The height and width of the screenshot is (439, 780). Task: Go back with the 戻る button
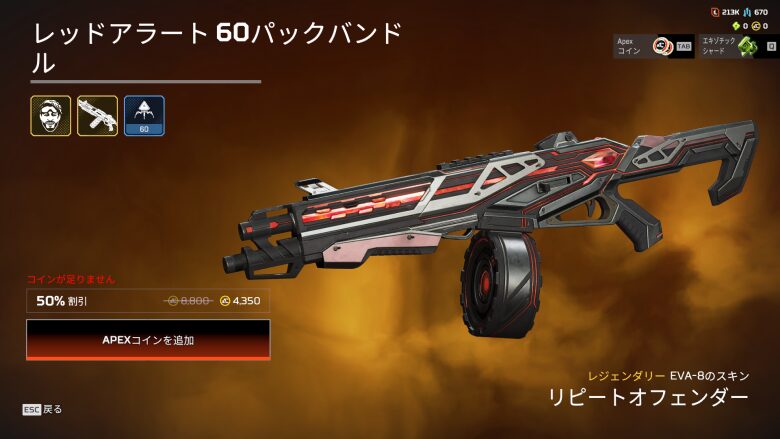[x=43, y=409]
